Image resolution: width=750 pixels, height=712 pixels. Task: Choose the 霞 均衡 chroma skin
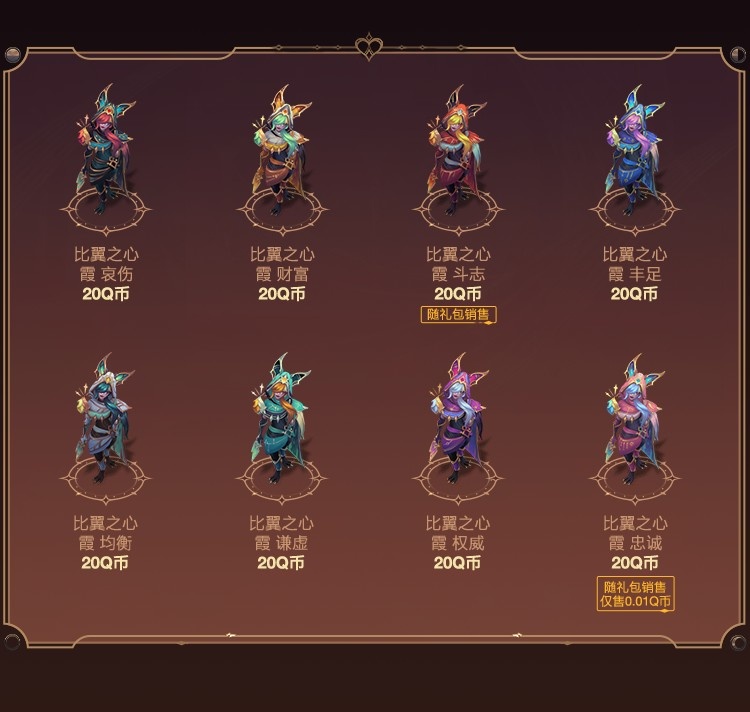pos(105,425)
